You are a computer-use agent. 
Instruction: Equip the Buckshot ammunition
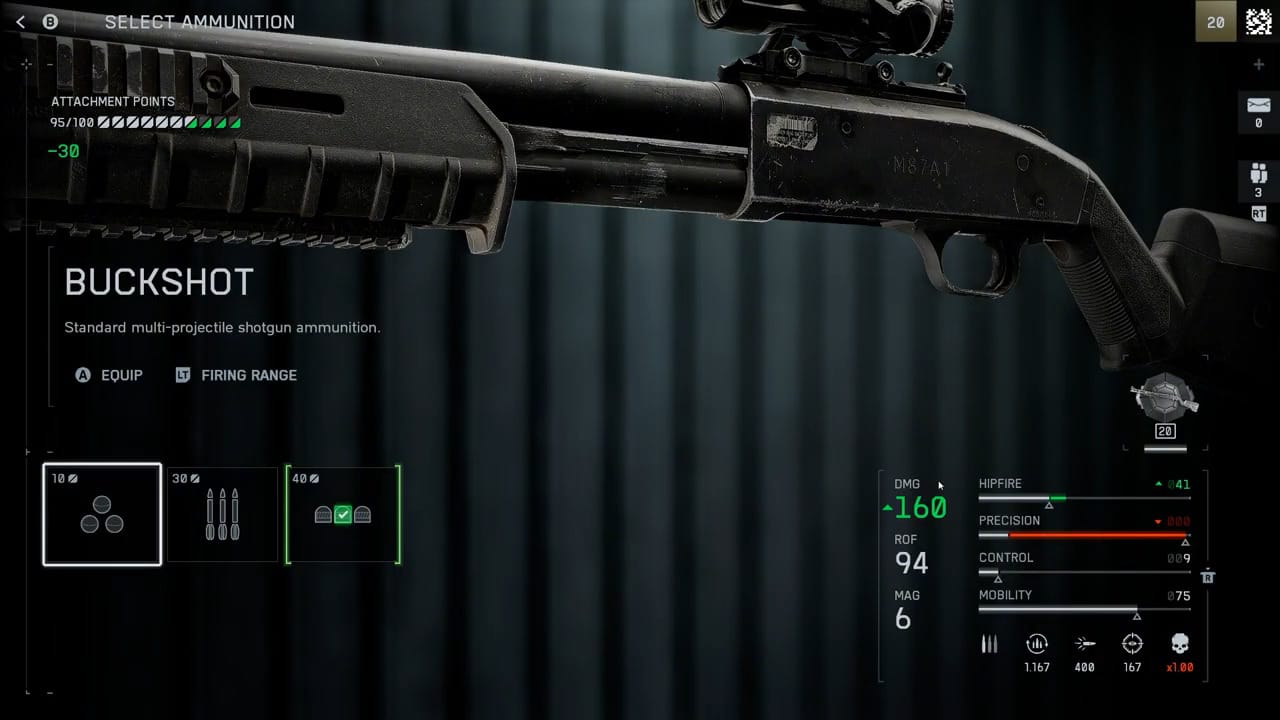click(110, 375)
